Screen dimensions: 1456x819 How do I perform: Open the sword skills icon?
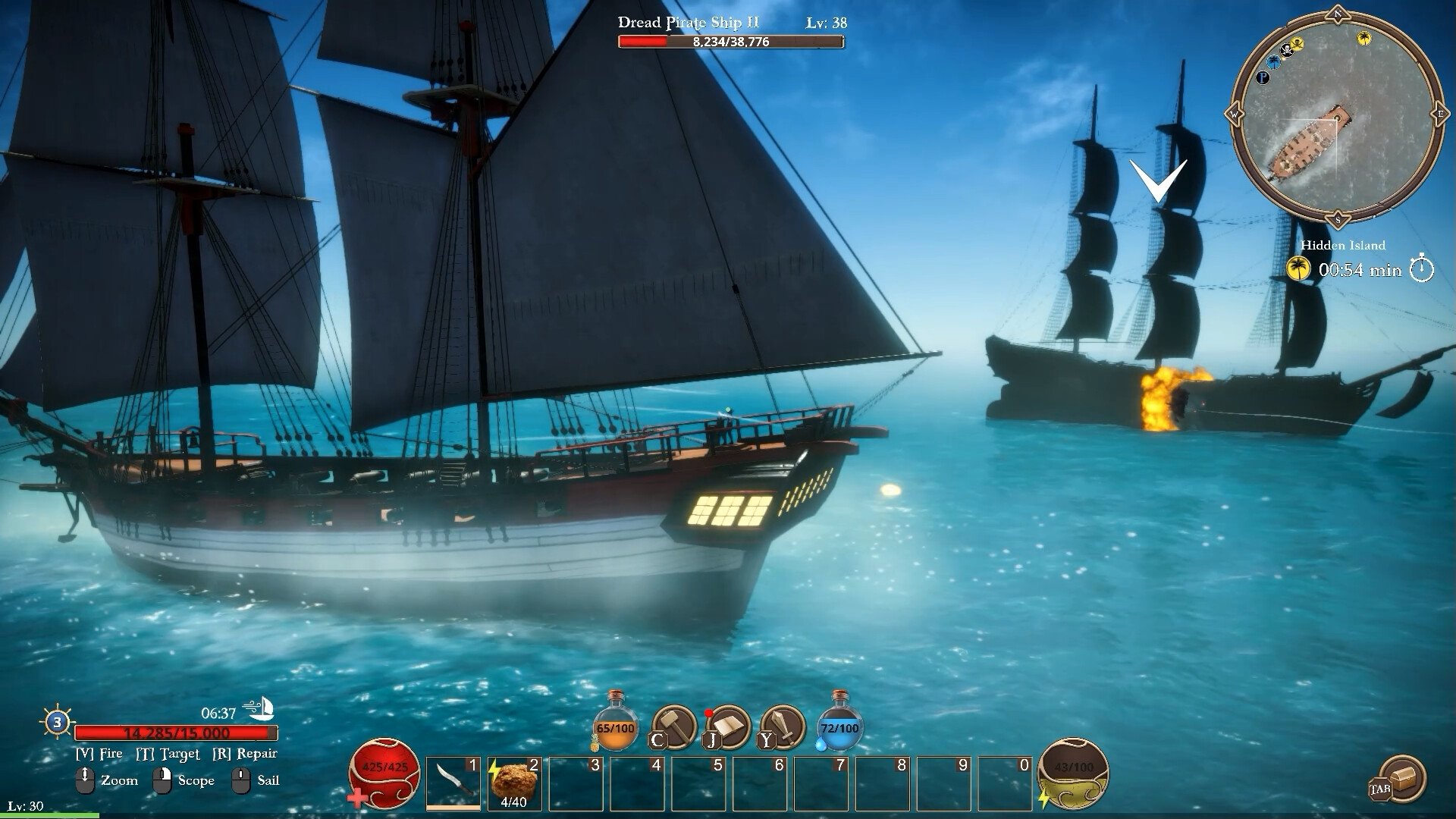782,726
